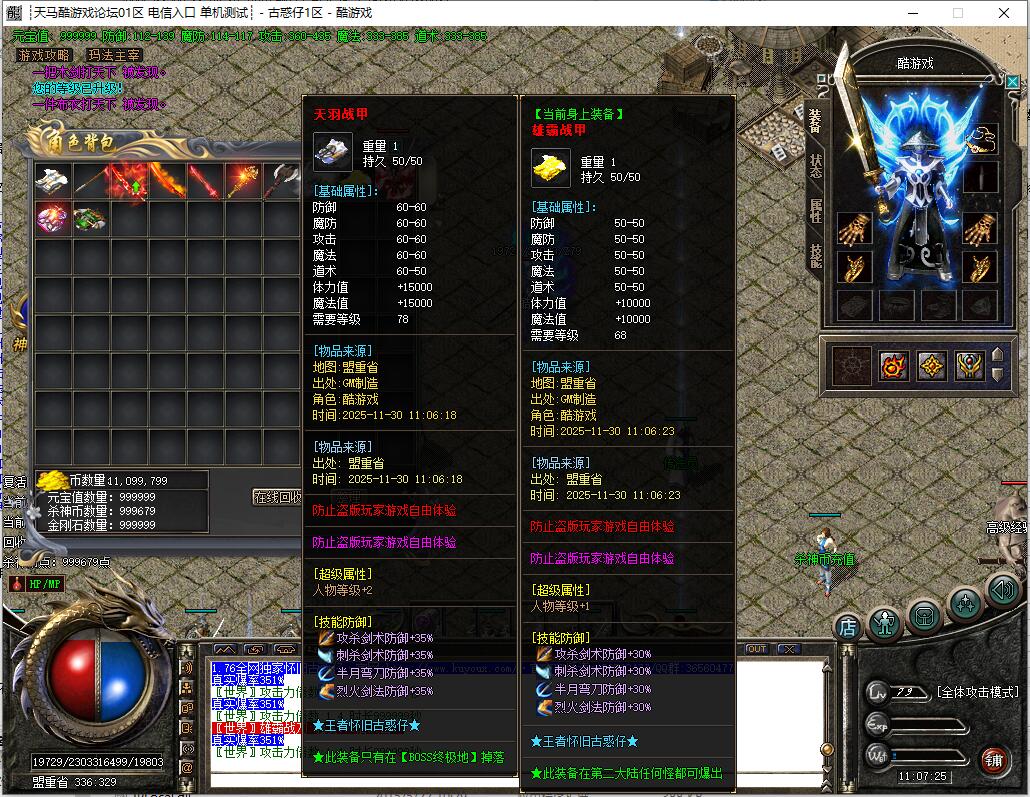The image size is (1030, 797).
Task: Select the white armor in the backpack
Action: (x=52, y=180)
